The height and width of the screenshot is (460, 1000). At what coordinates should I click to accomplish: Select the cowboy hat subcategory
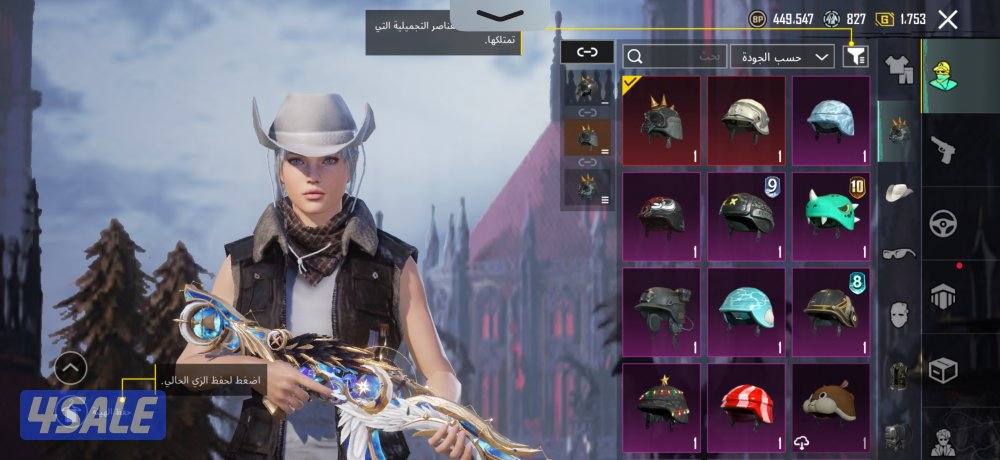[898, 192]
